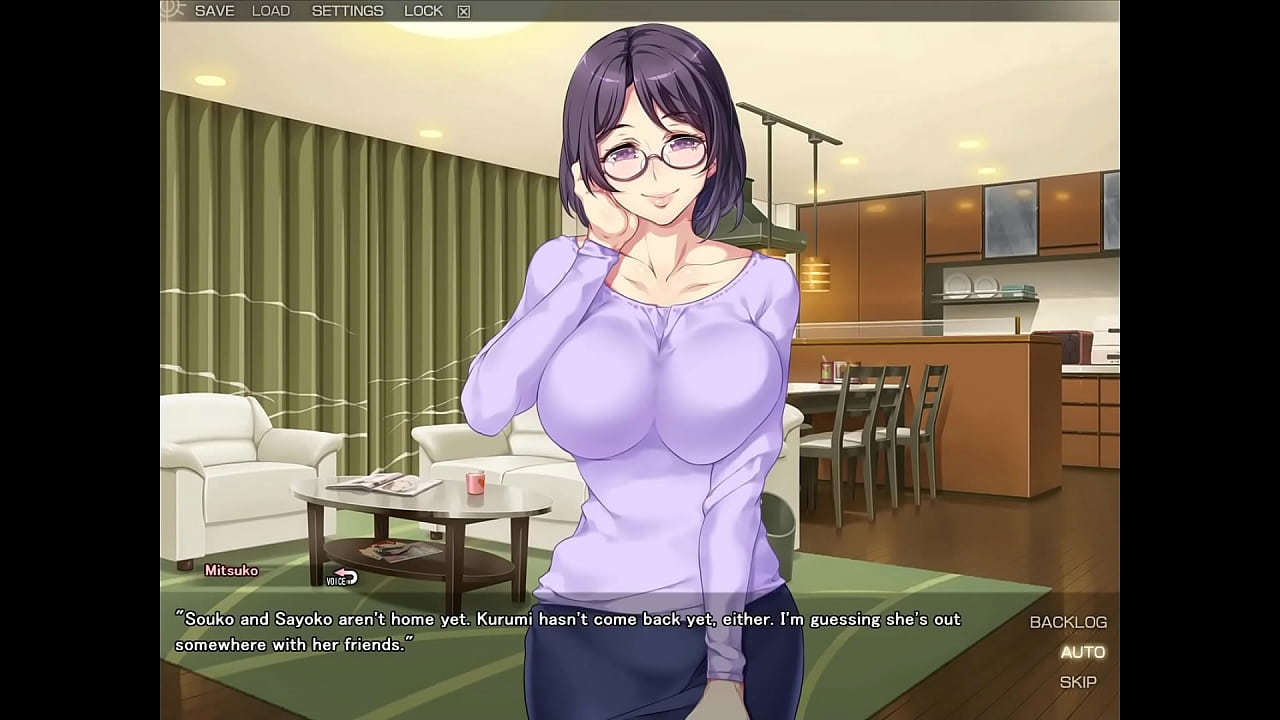
Task: Toggle the LOCK option
Action: [x=423, y=11]
